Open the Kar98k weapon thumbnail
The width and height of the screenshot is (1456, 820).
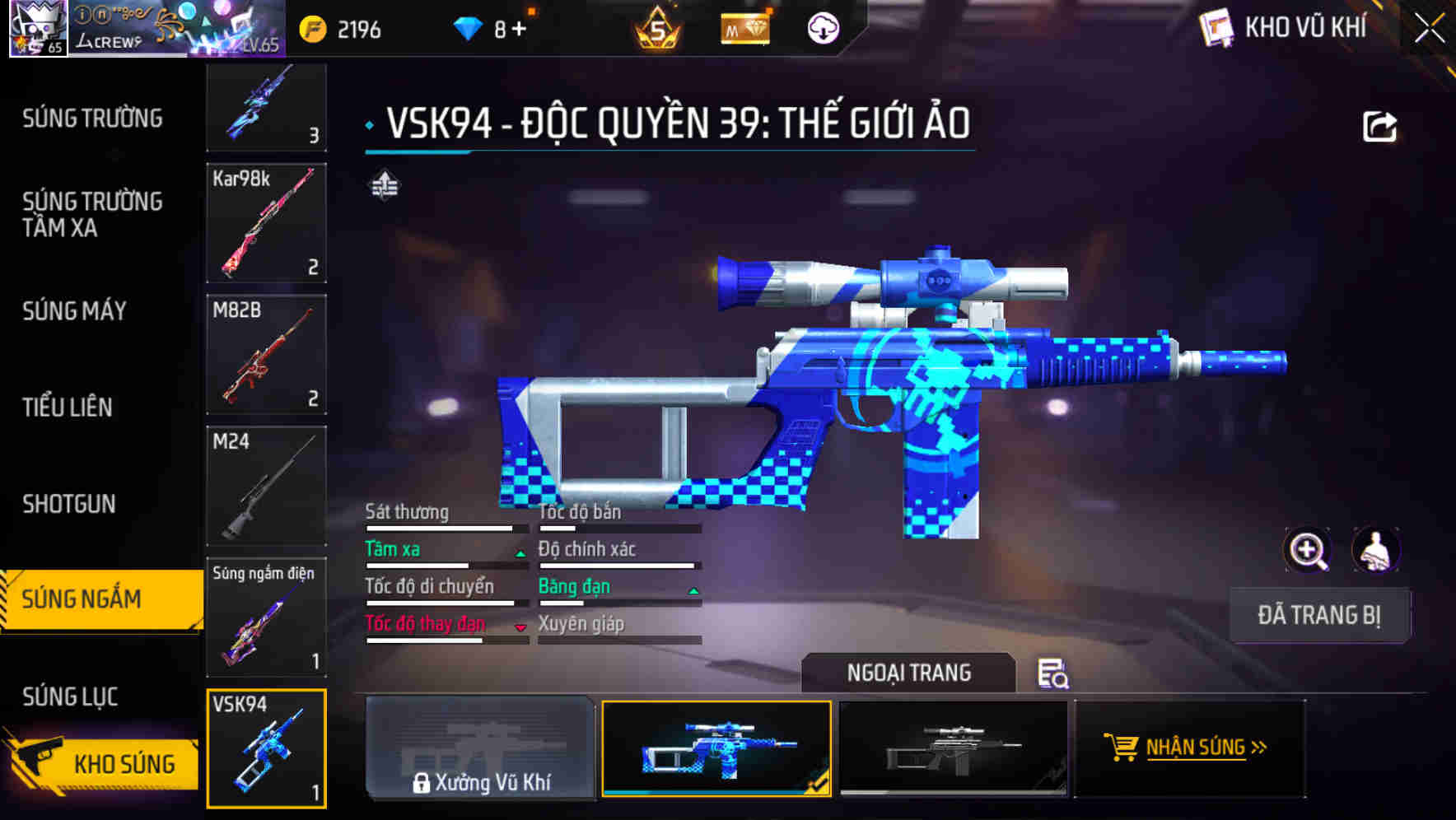pos(267,224)
